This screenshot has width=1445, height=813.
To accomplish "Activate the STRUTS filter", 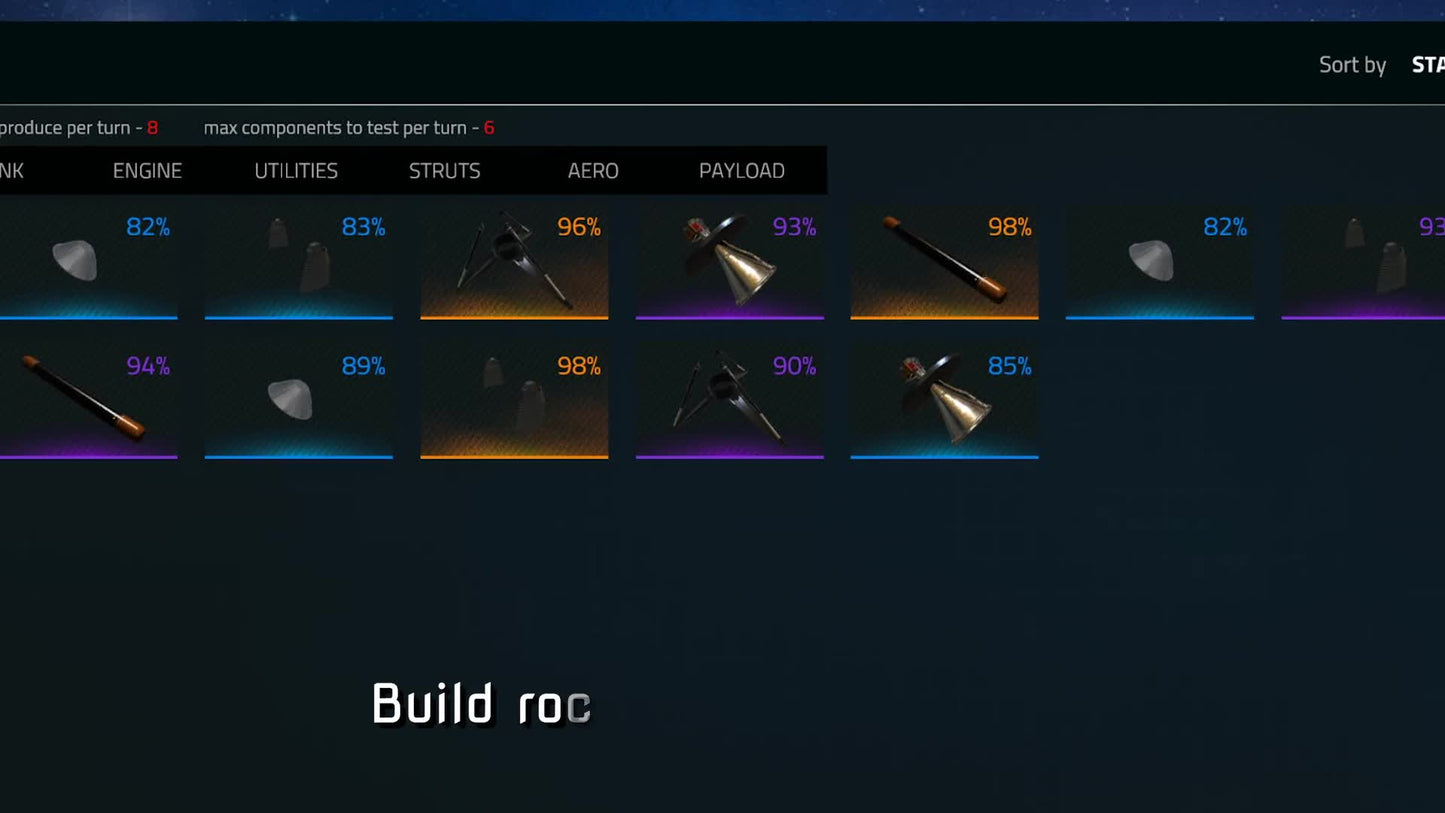I will [444, 170].
